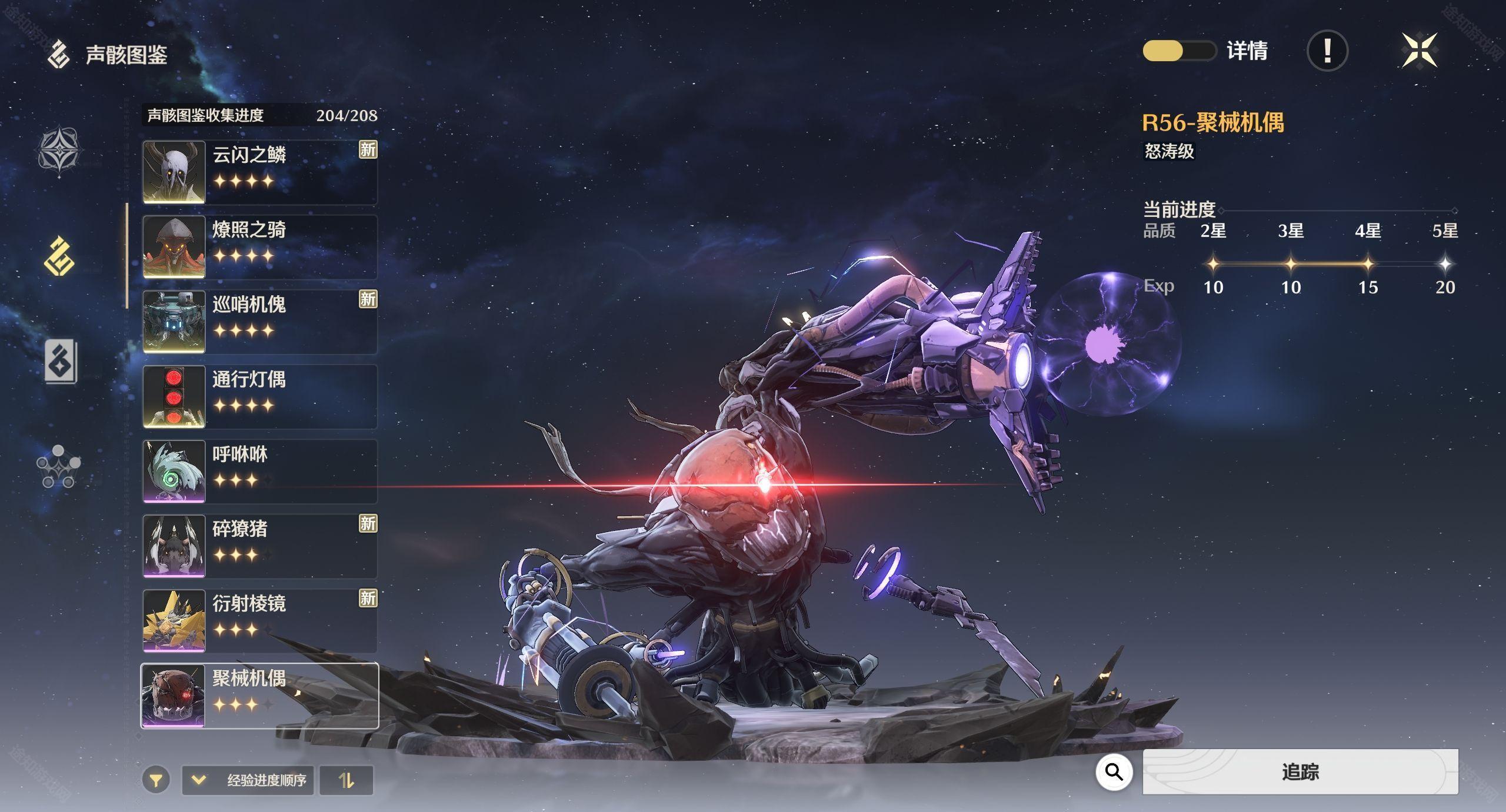
Task: Switch to the linked circles sidebar tab
Action: 58,467
